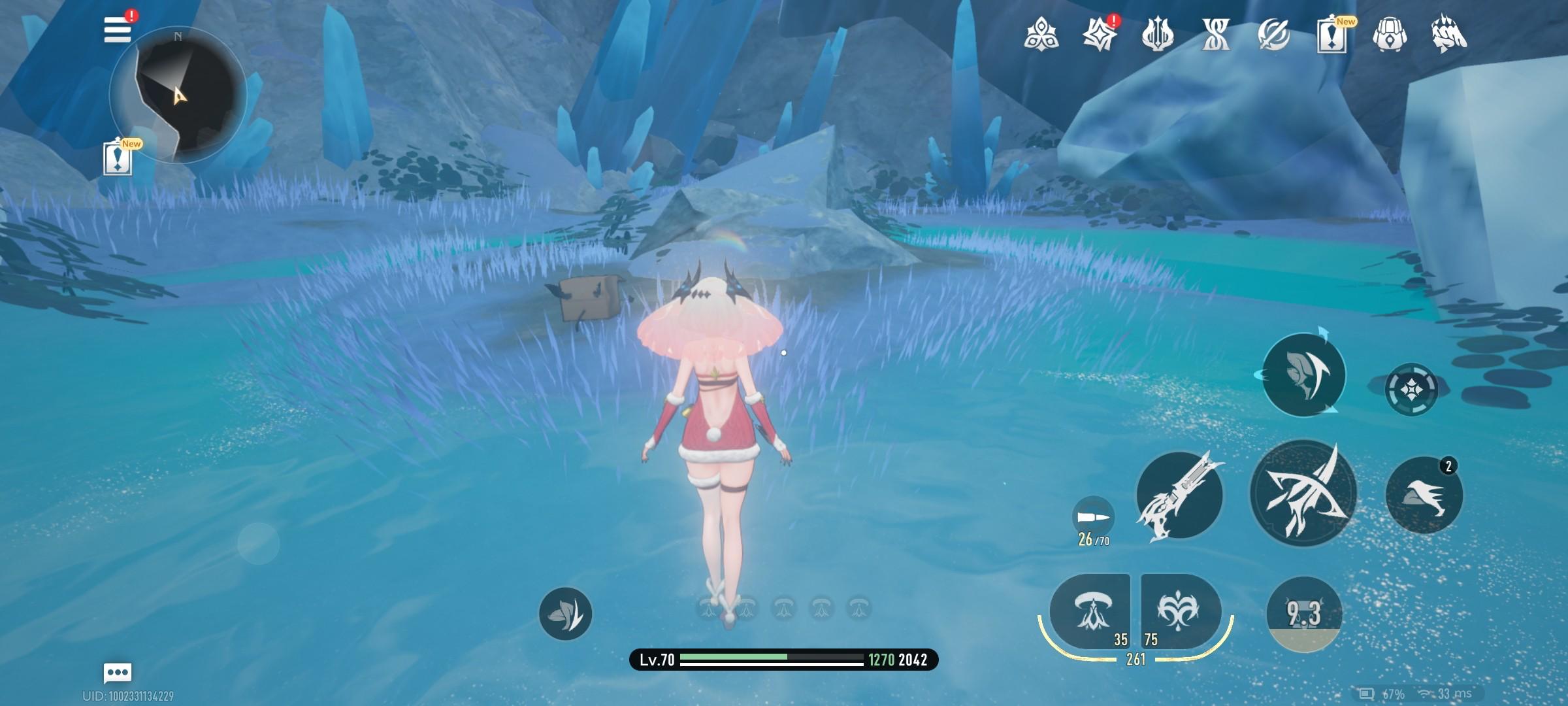Activate the skill costing 35
The height and width of the screenshot is (706, 1568).
pos(1090,611)
